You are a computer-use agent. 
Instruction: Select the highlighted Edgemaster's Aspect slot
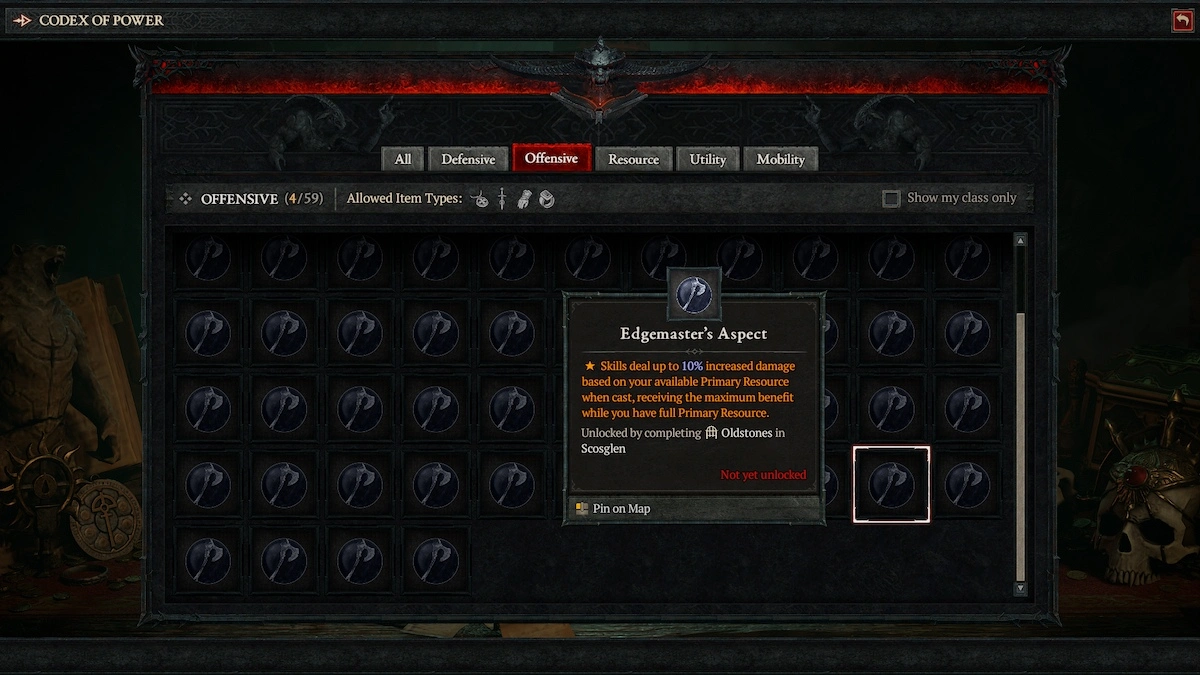(891, 484)
